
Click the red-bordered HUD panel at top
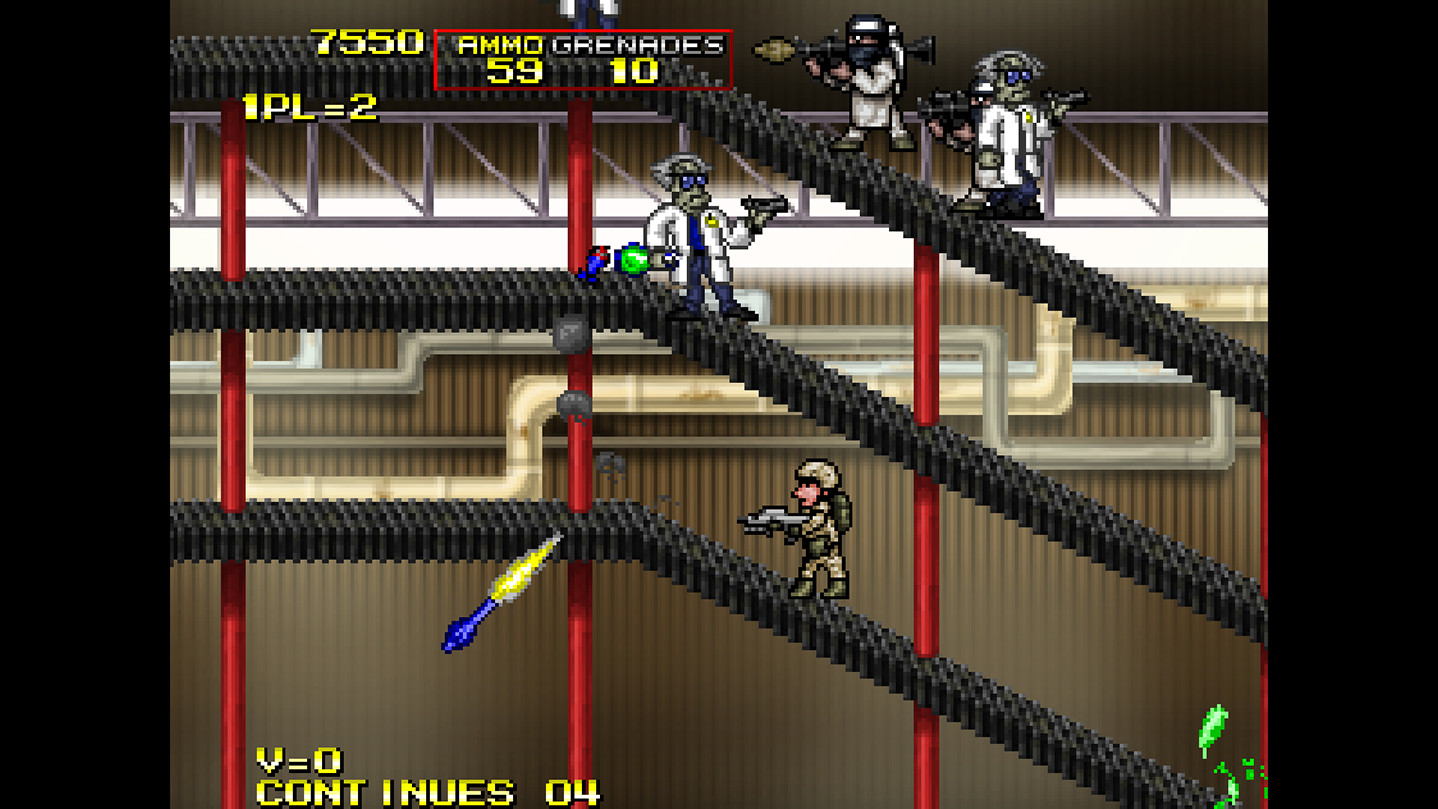pyautogui.click(x=585, y=57)
